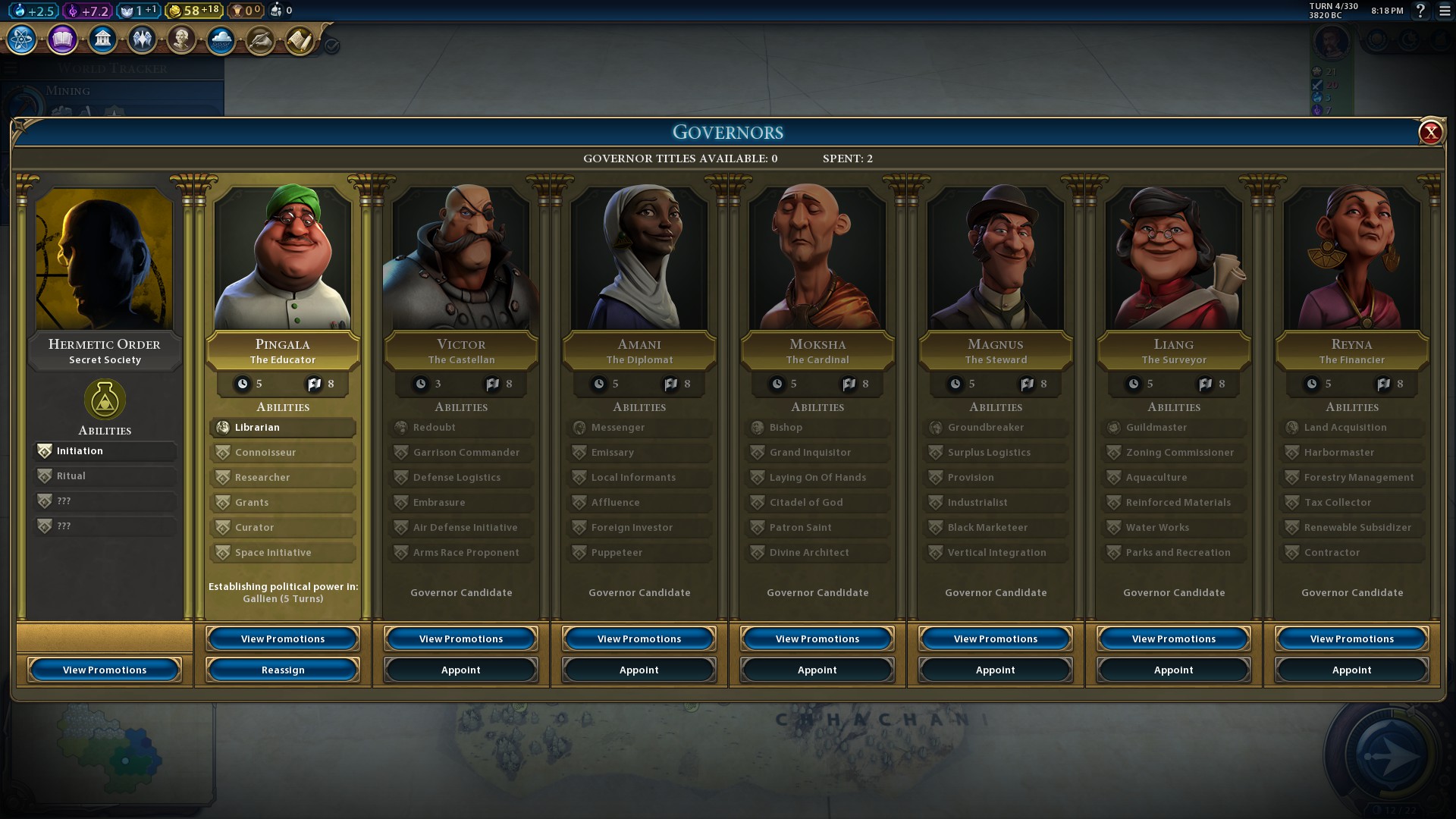The width and height of the screenshot is (1456, 819).
Task: Appoint Victor the Castellan
Action: (x=461, y=670)
